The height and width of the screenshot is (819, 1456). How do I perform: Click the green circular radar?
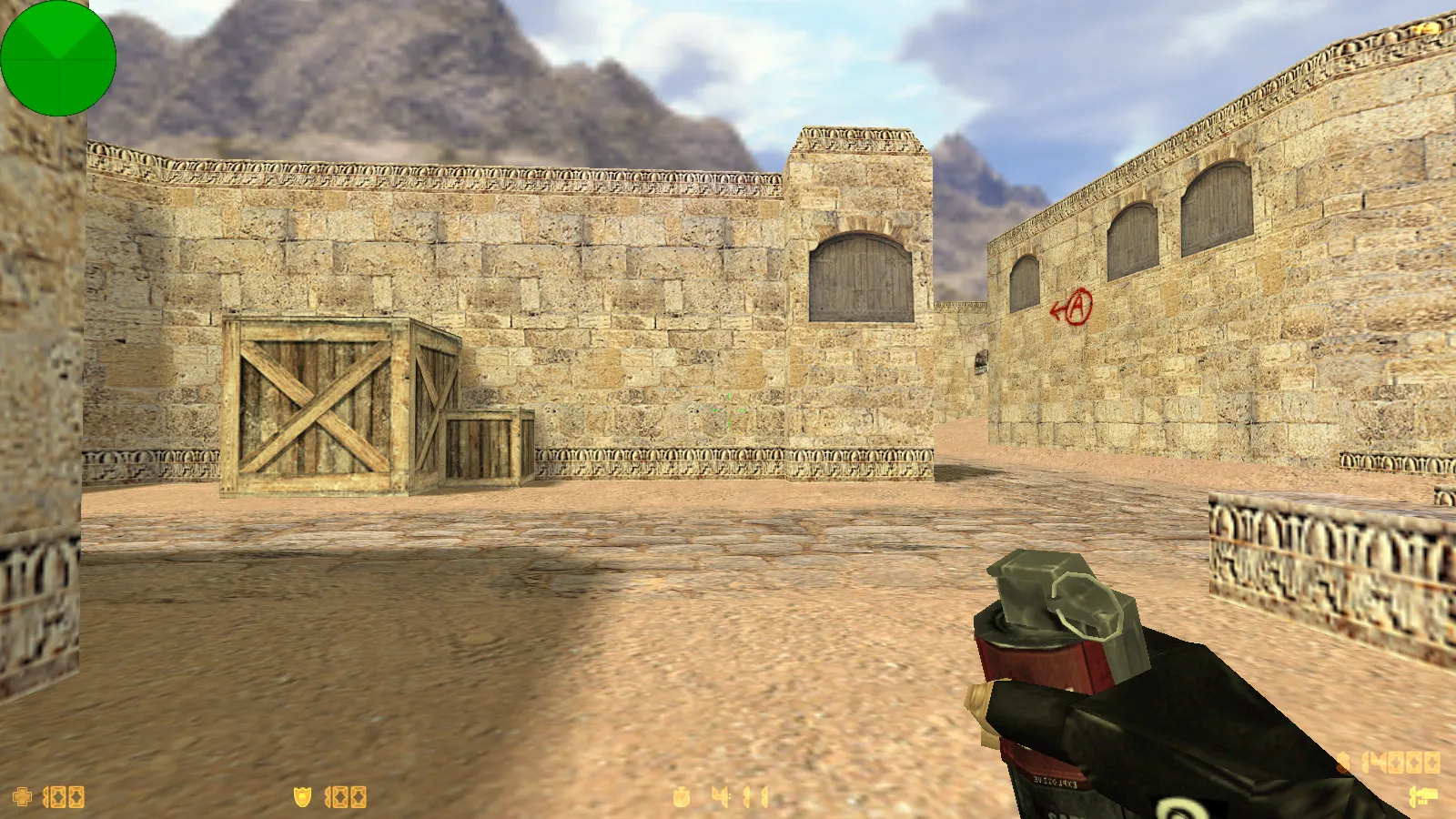(58, 58)
